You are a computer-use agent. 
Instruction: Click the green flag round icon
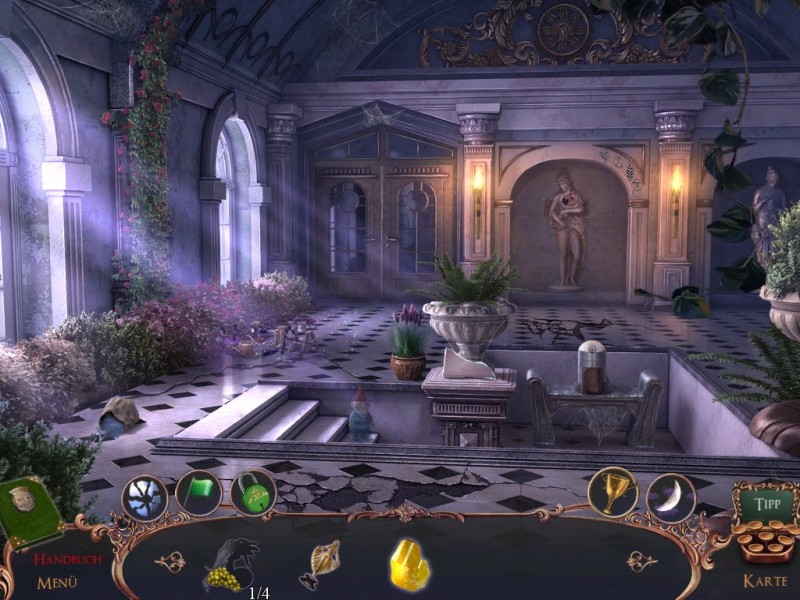pyautogui.click(x=199, y=494)
